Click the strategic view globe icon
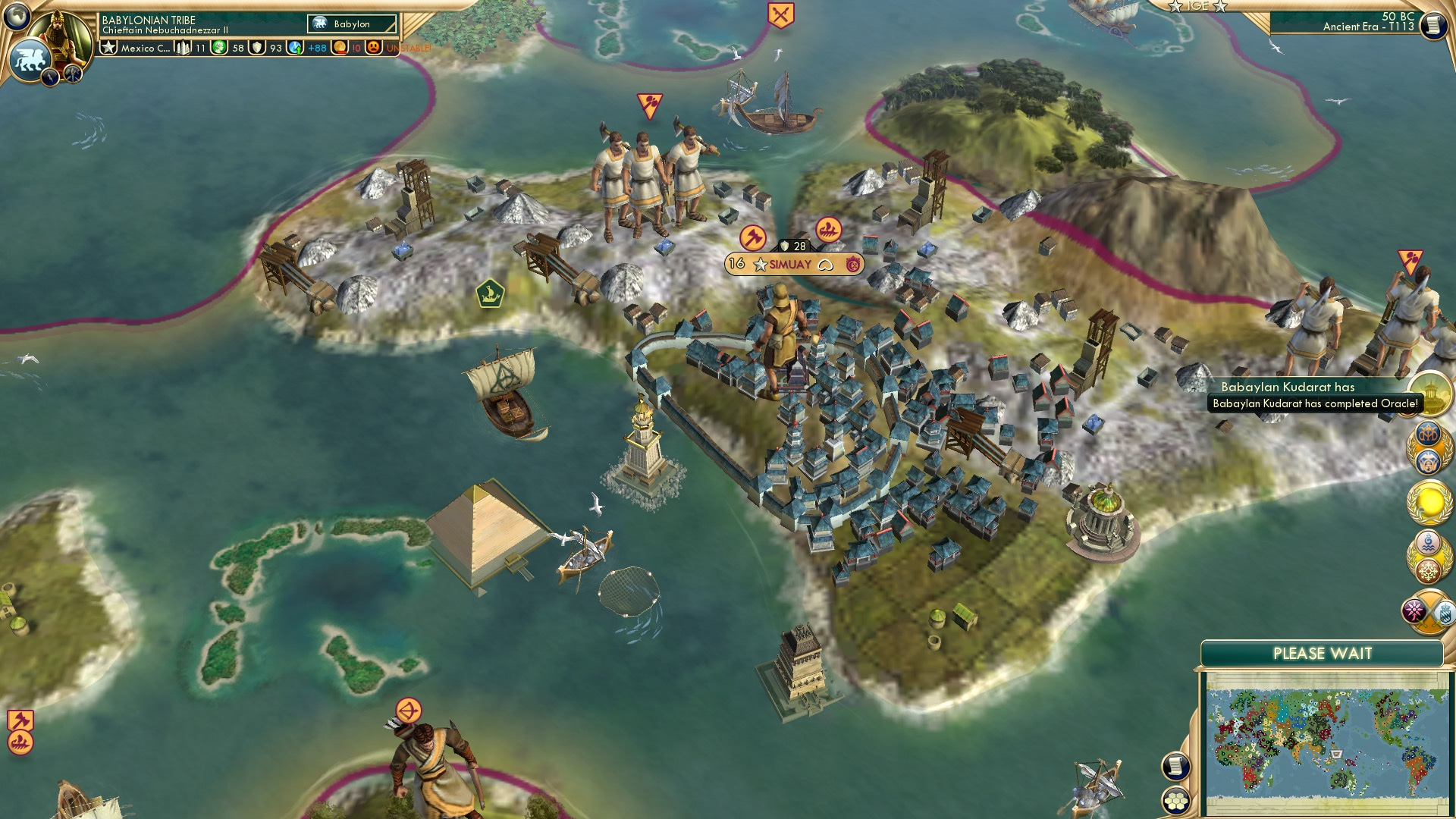 17,15
